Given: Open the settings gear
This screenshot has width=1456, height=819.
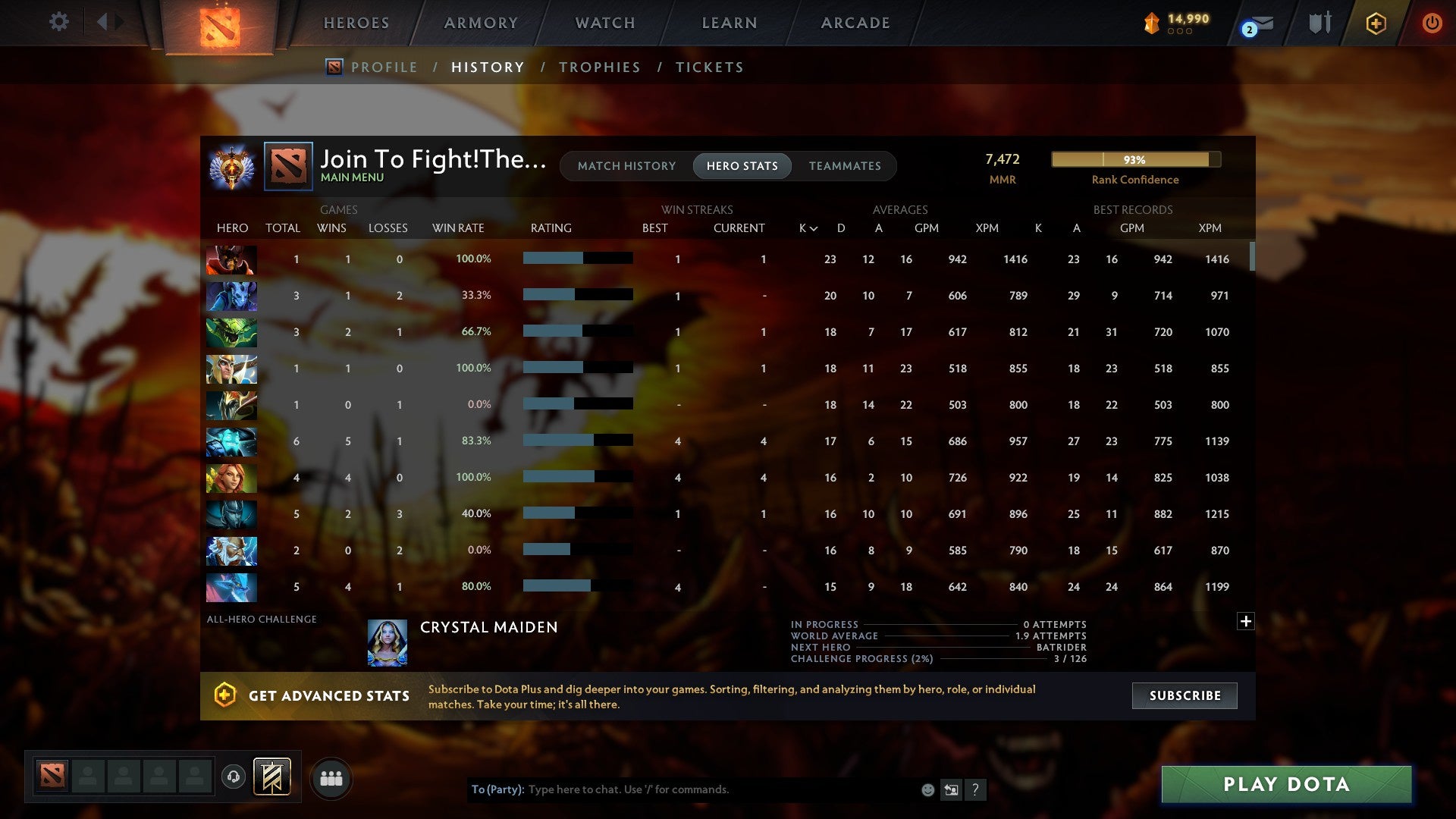Looking at the screenshot, I should point(58,22).
